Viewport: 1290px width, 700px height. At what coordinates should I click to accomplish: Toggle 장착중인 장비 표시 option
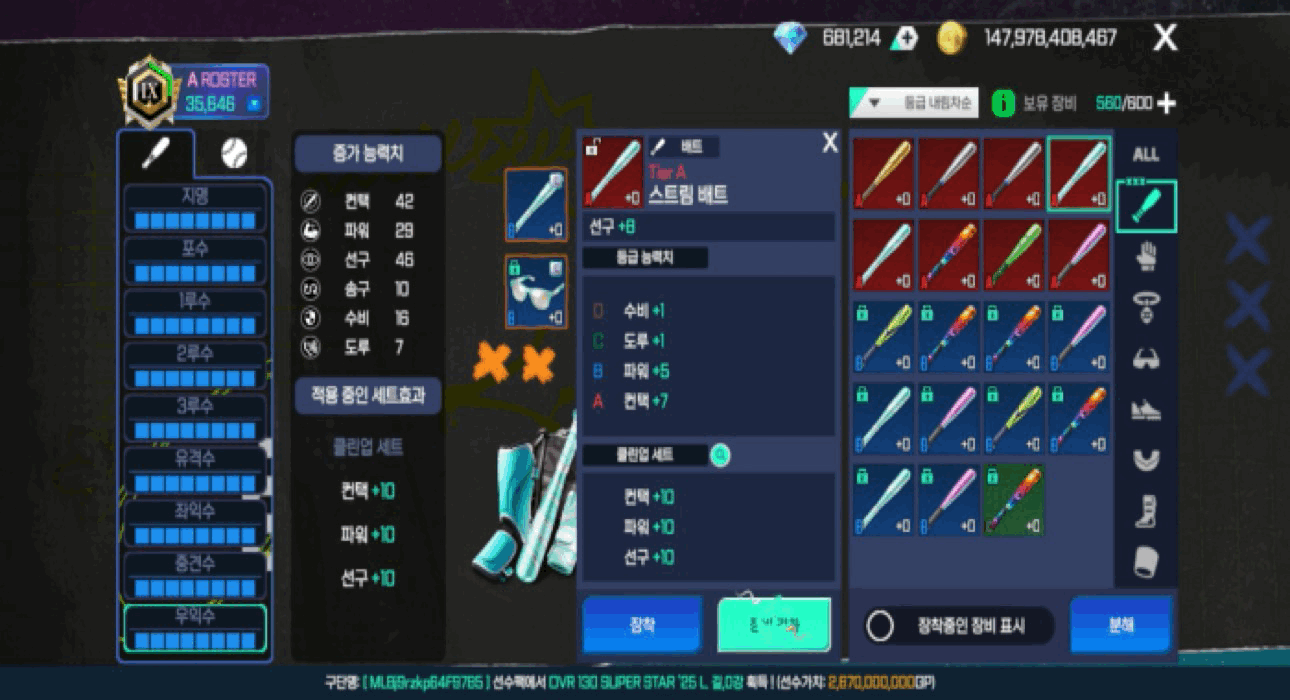click(x=881, y=626)
